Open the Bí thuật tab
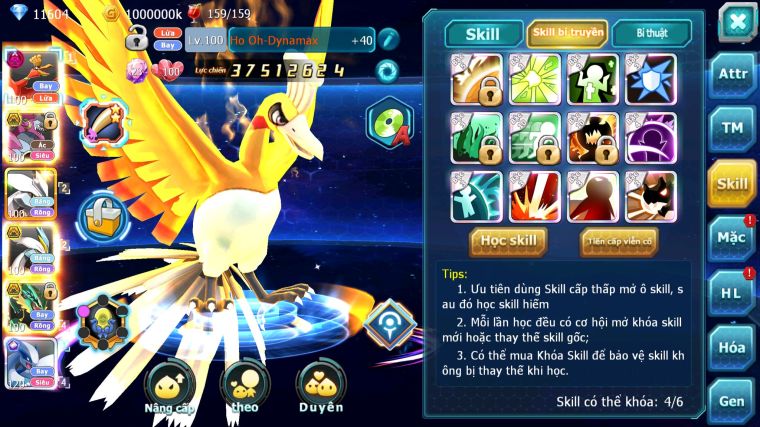The width and height of the screenshot is (760, 427). [650, 33]
